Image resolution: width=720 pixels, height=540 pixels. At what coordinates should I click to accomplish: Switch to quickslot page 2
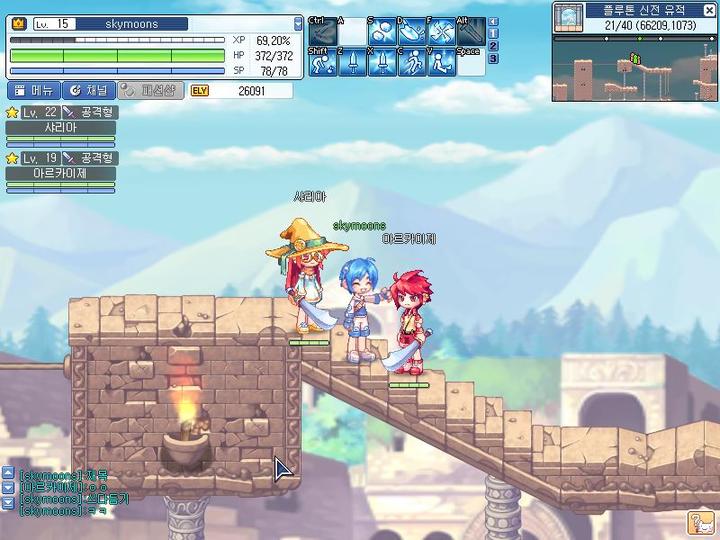pos(493,46)
